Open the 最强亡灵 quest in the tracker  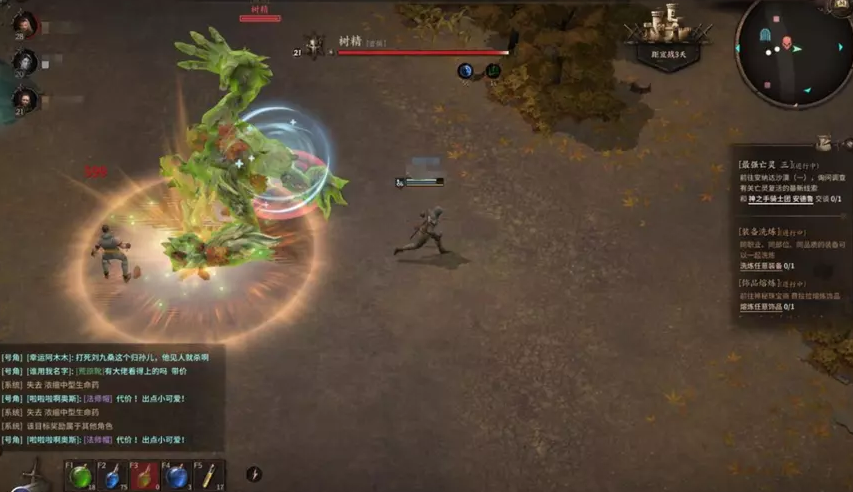(x=765, y=163)
